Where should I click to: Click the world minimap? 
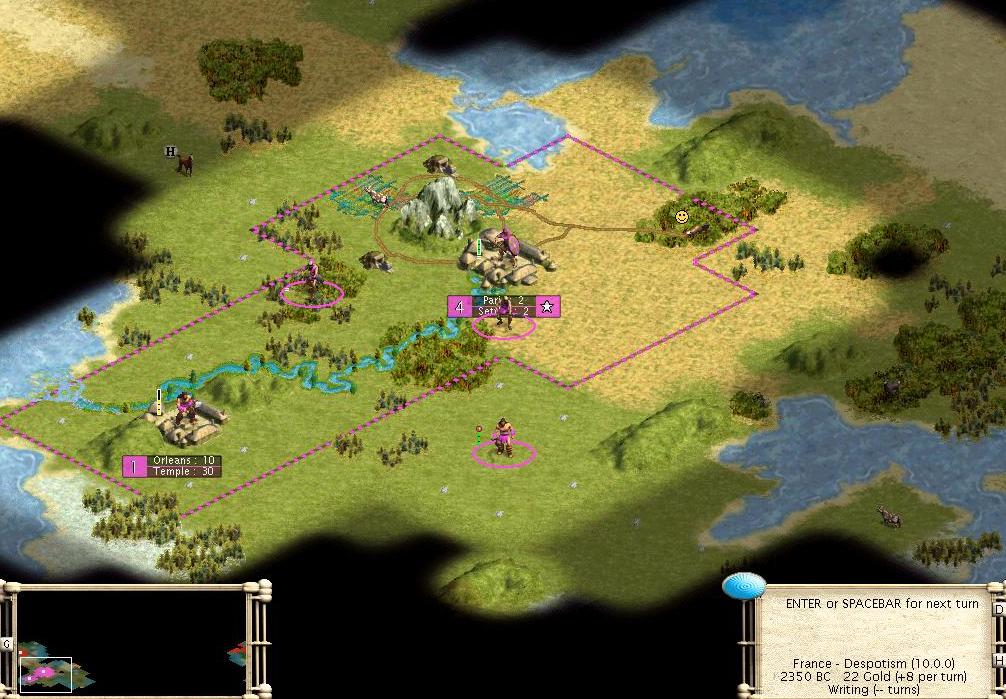(x=130, y=642)
